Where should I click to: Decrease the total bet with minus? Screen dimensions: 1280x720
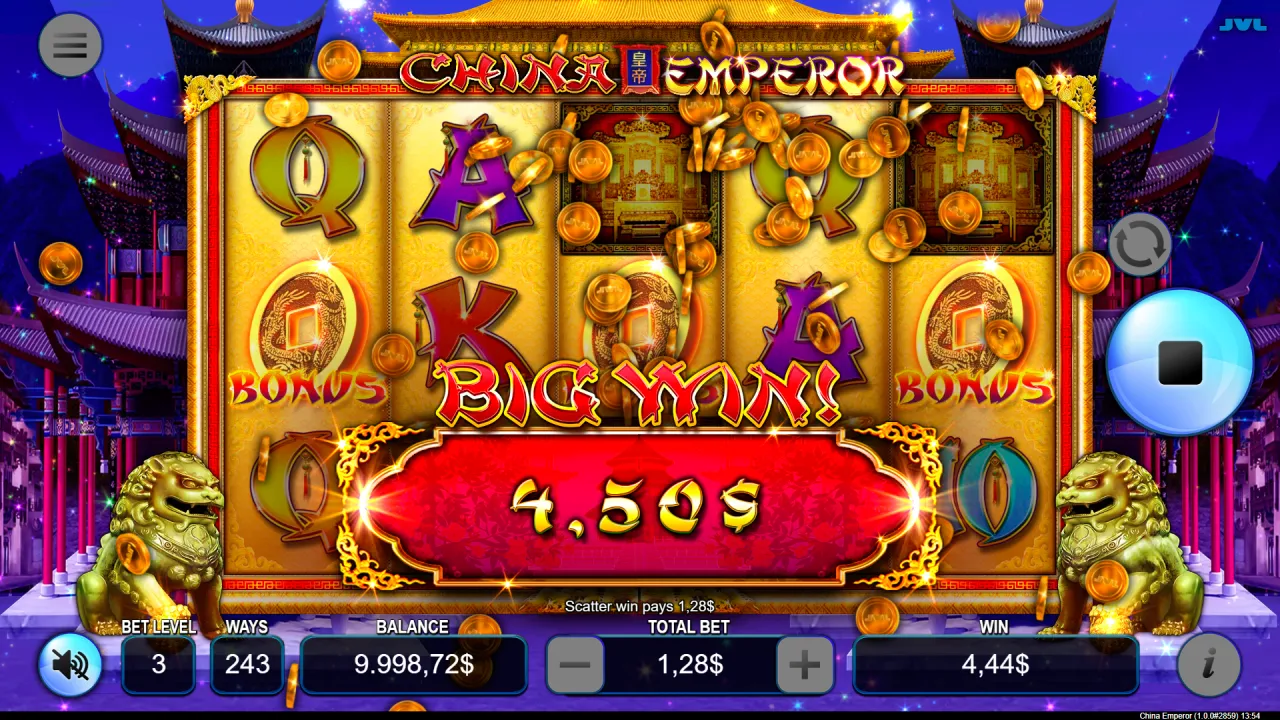[575, 664]
